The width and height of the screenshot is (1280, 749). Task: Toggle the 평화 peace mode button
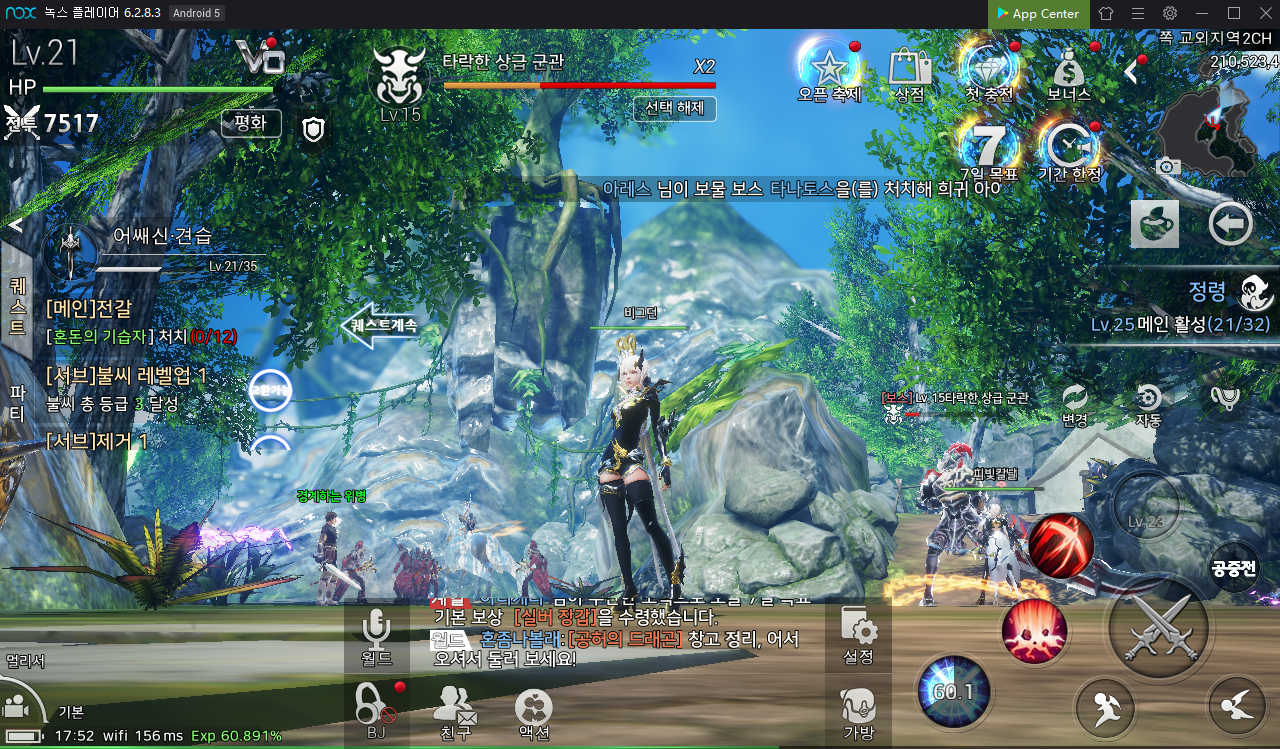(x=250, y=124)
